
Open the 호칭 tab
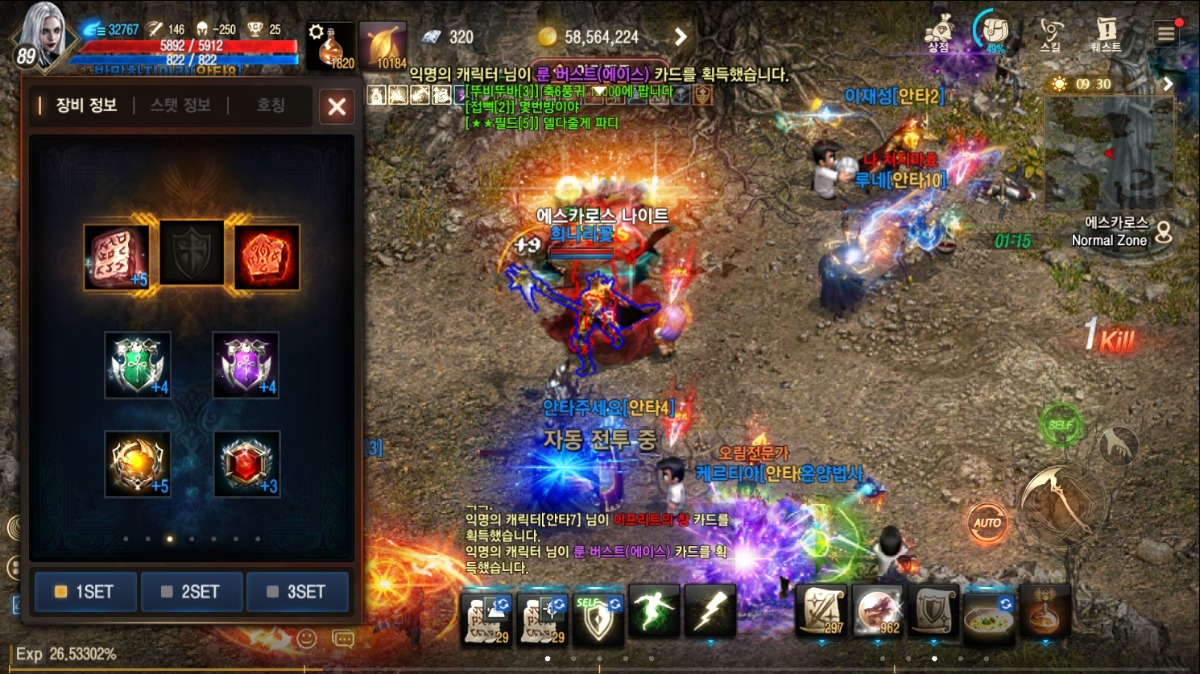[271, 105]
